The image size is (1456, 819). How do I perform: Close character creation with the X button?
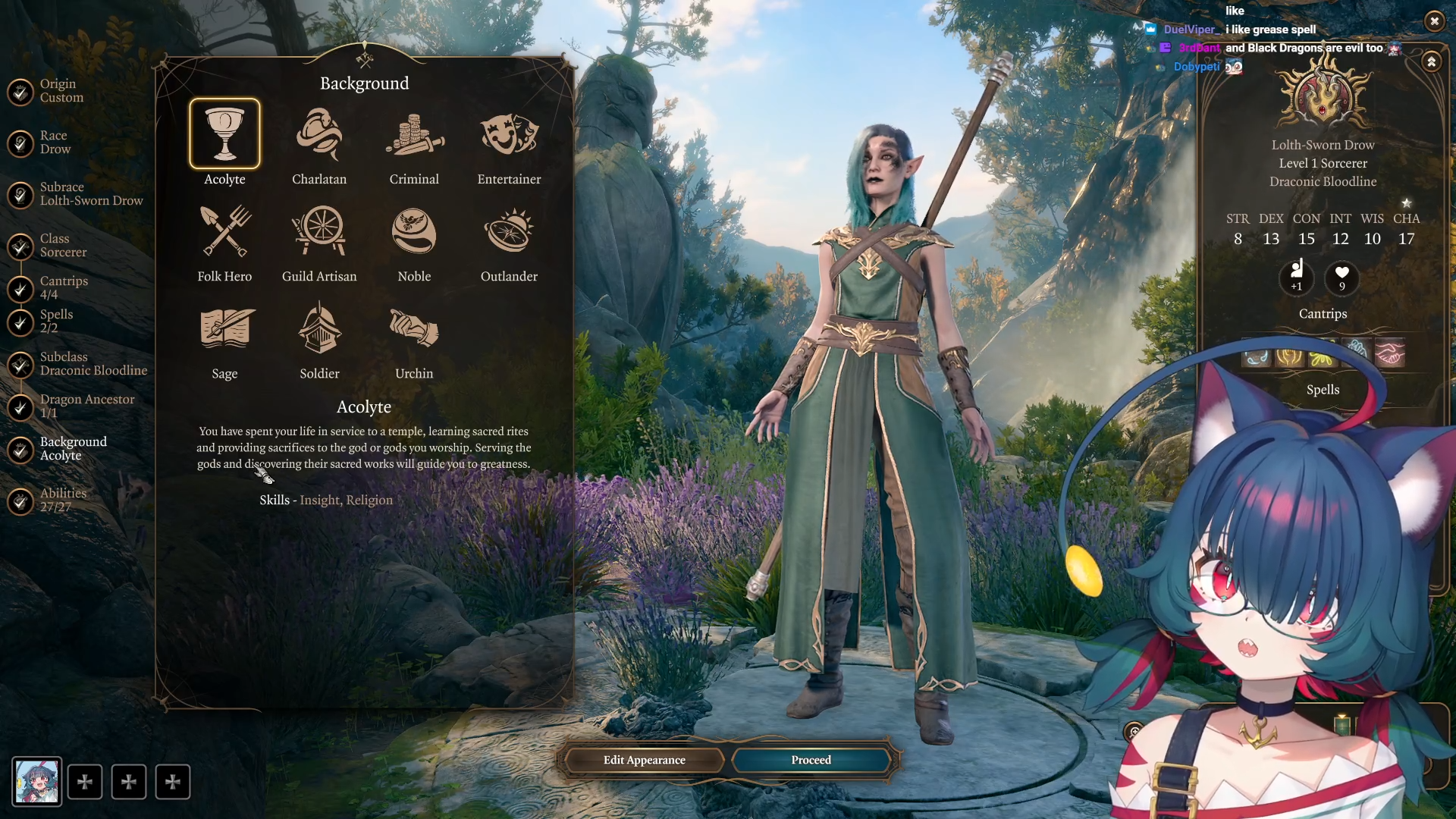click(x=1434, y=21)
